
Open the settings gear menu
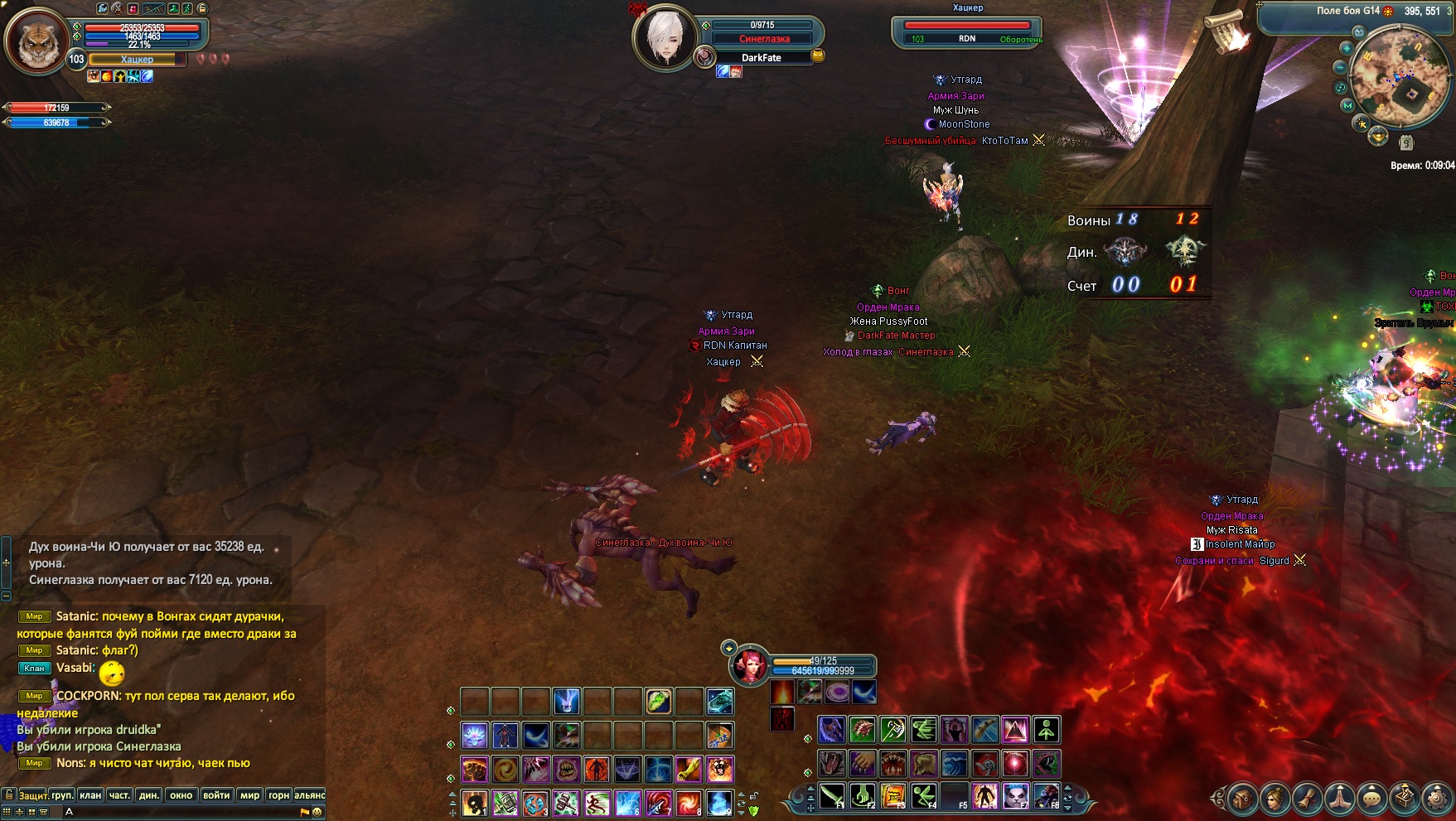click(1438, 799)
